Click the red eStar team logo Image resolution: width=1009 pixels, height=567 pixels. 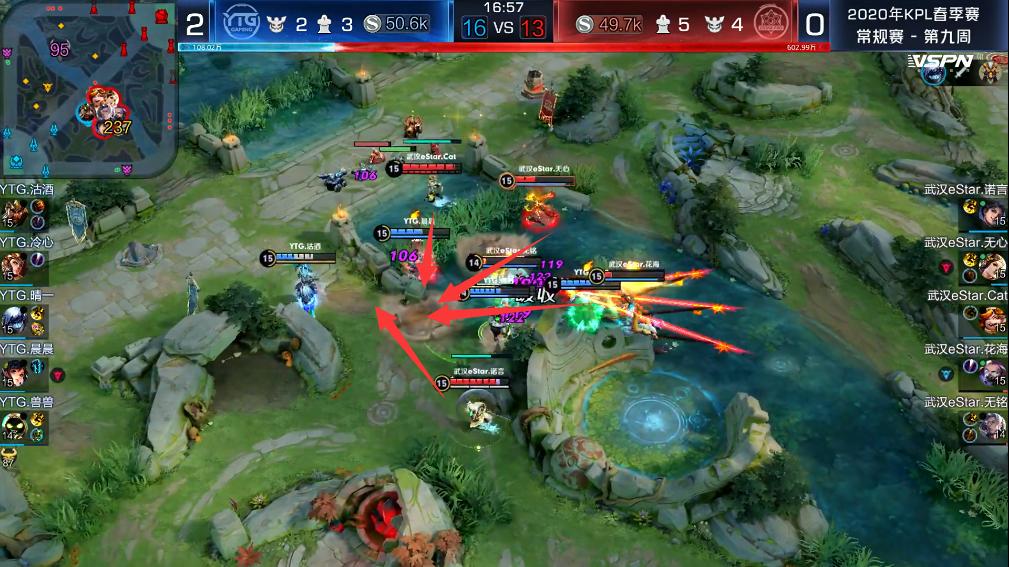coord(769,23)
